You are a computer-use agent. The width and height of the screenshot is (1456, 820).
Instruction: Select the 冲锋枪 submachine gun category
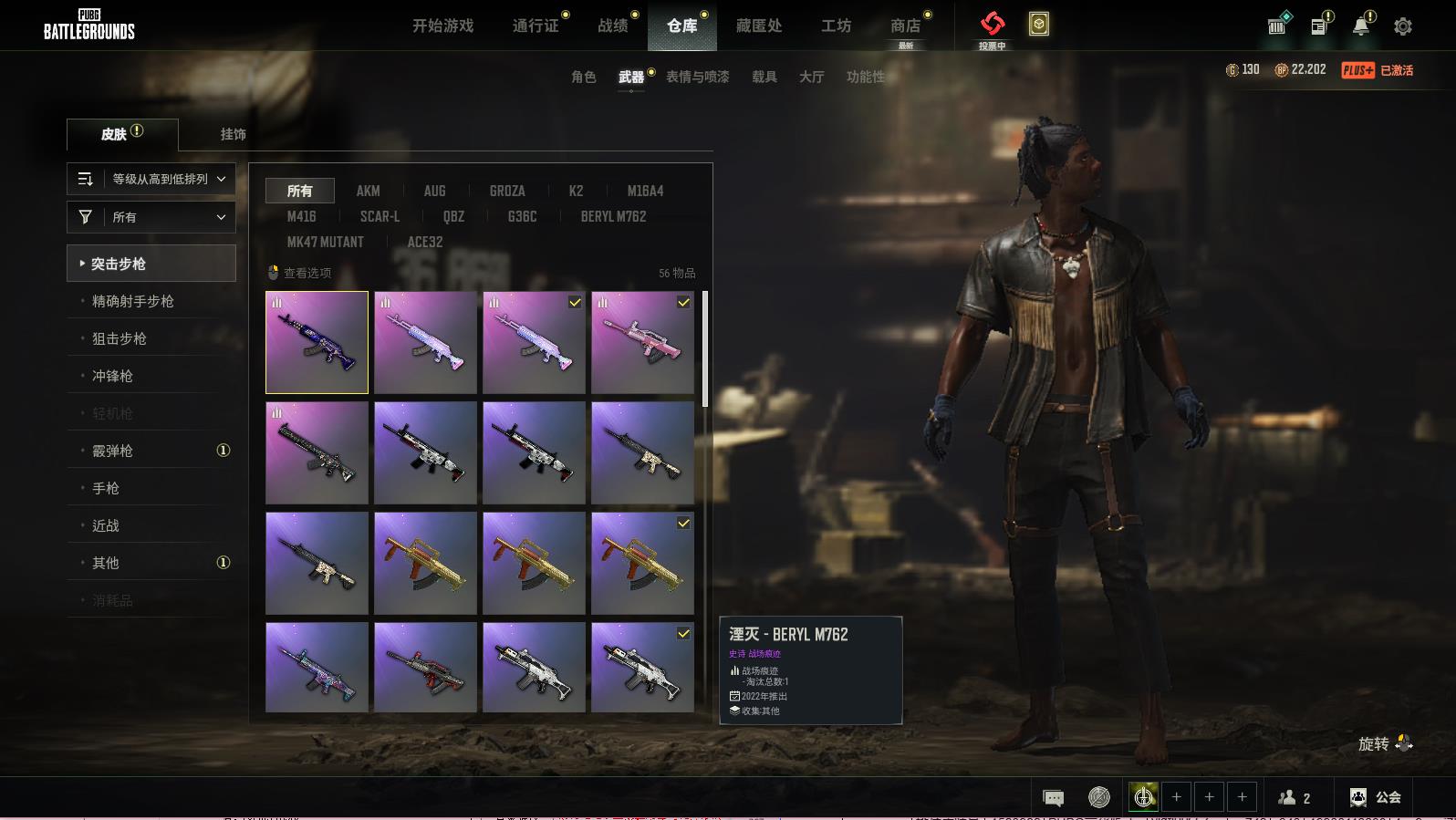[x=112, y=376]
